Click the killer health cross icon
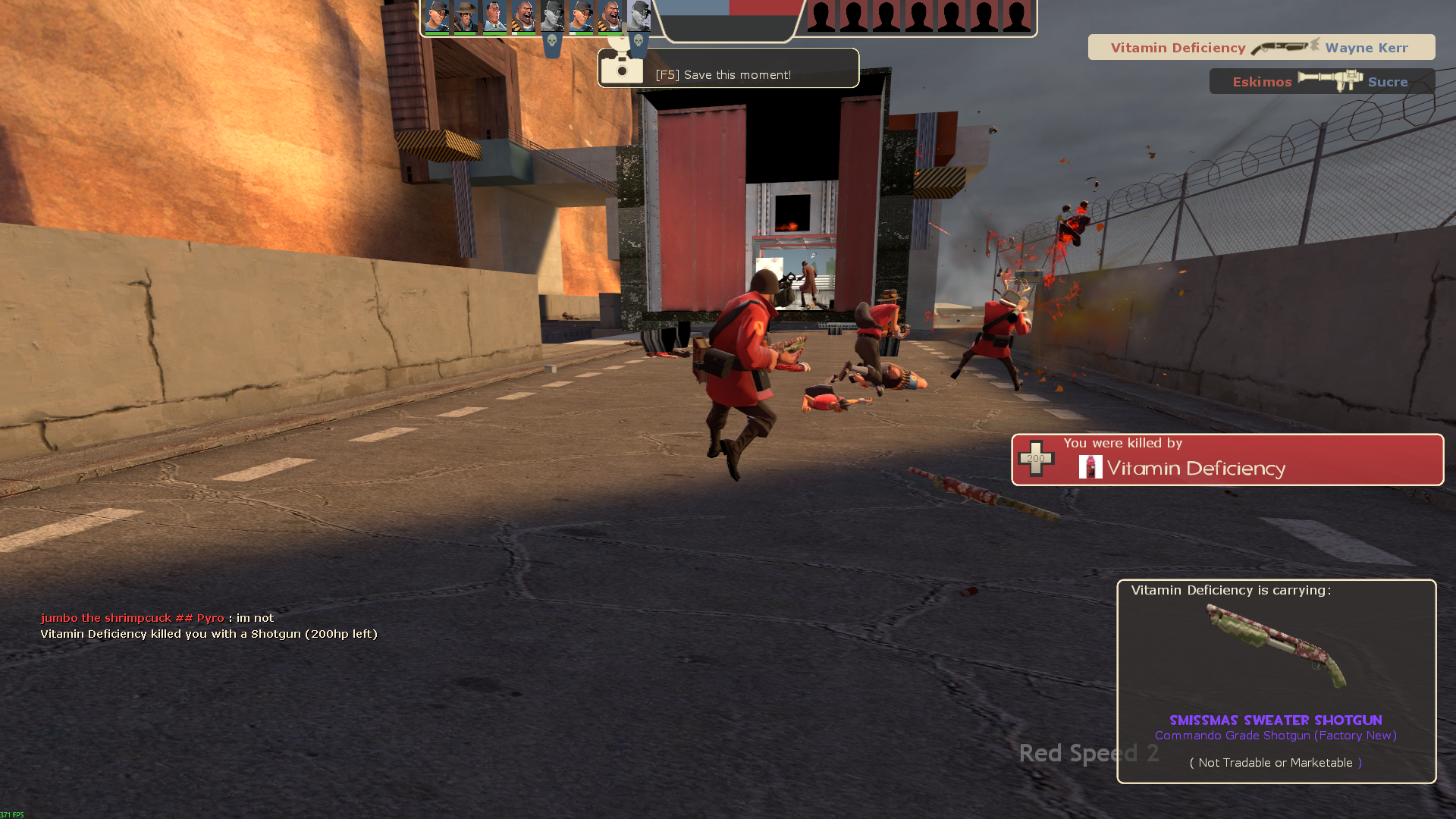This screenshot has width=1456, height=819. pos(1036,458)
